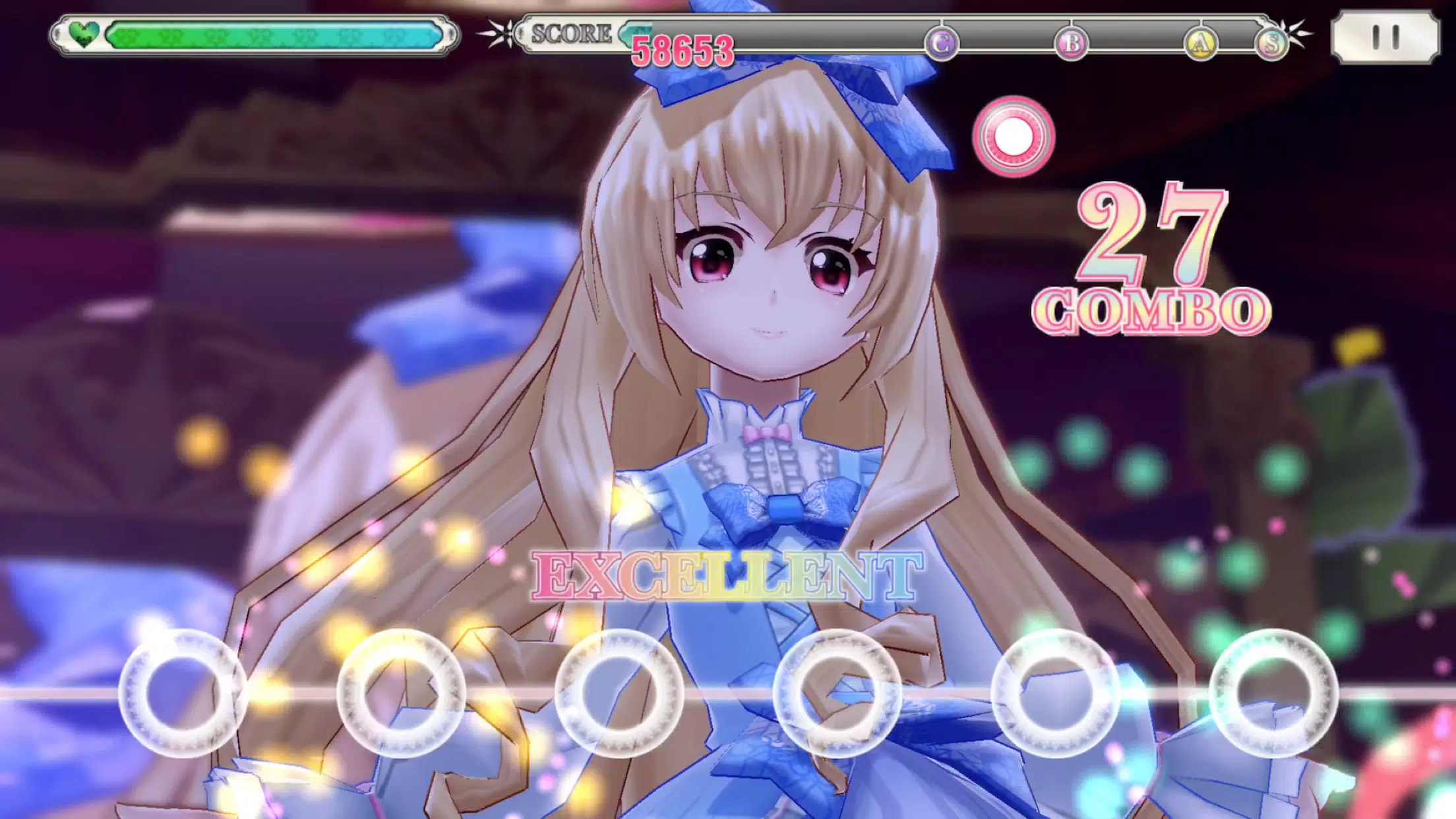The width and height of the screenshot is (1456, 819).
Task: Click the S rank medal on the score bar
Action: pos(1273,42)
